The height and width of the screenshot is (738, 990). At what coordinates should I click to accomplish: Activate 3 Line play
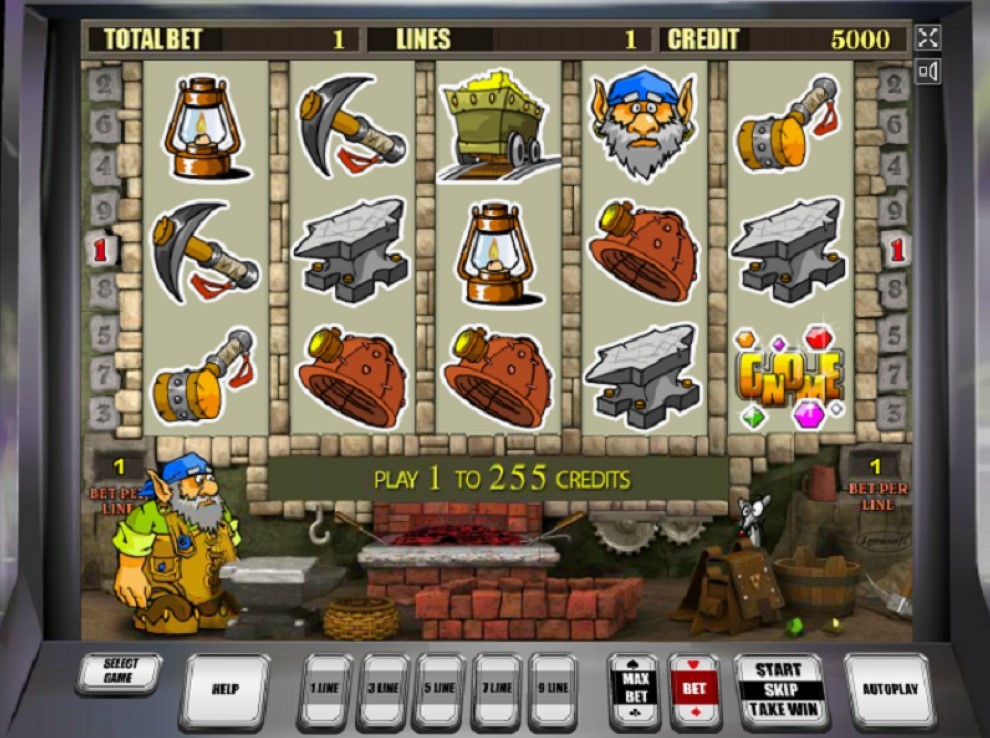(383, 689)
